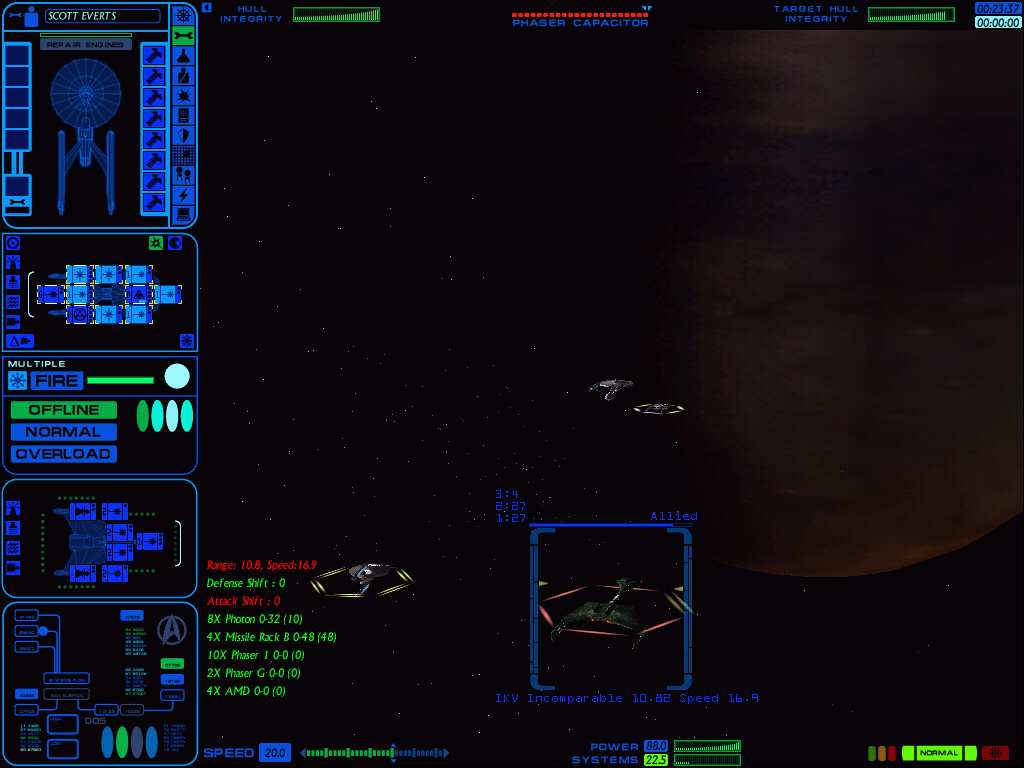Open the two-ships fleet tab
This screenshot has height=768, width=1024.
pyautogui.click(x=183, y=175)
